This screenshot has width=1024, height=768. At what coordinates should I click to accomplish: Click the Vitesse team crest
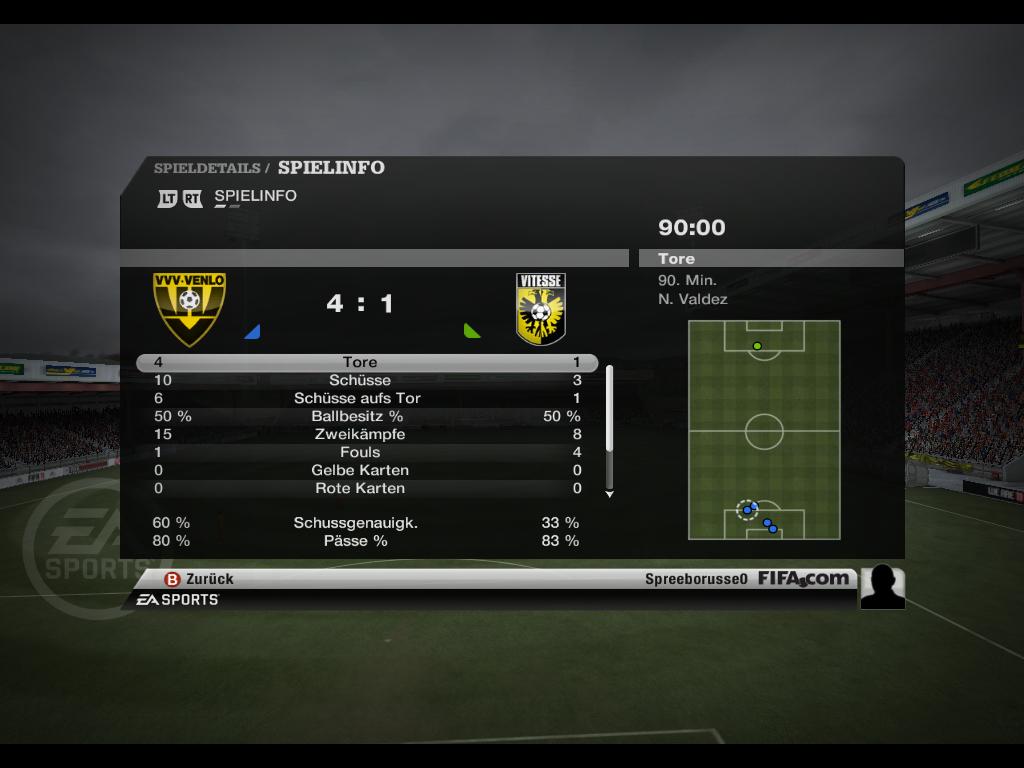(x=540, y=309)
